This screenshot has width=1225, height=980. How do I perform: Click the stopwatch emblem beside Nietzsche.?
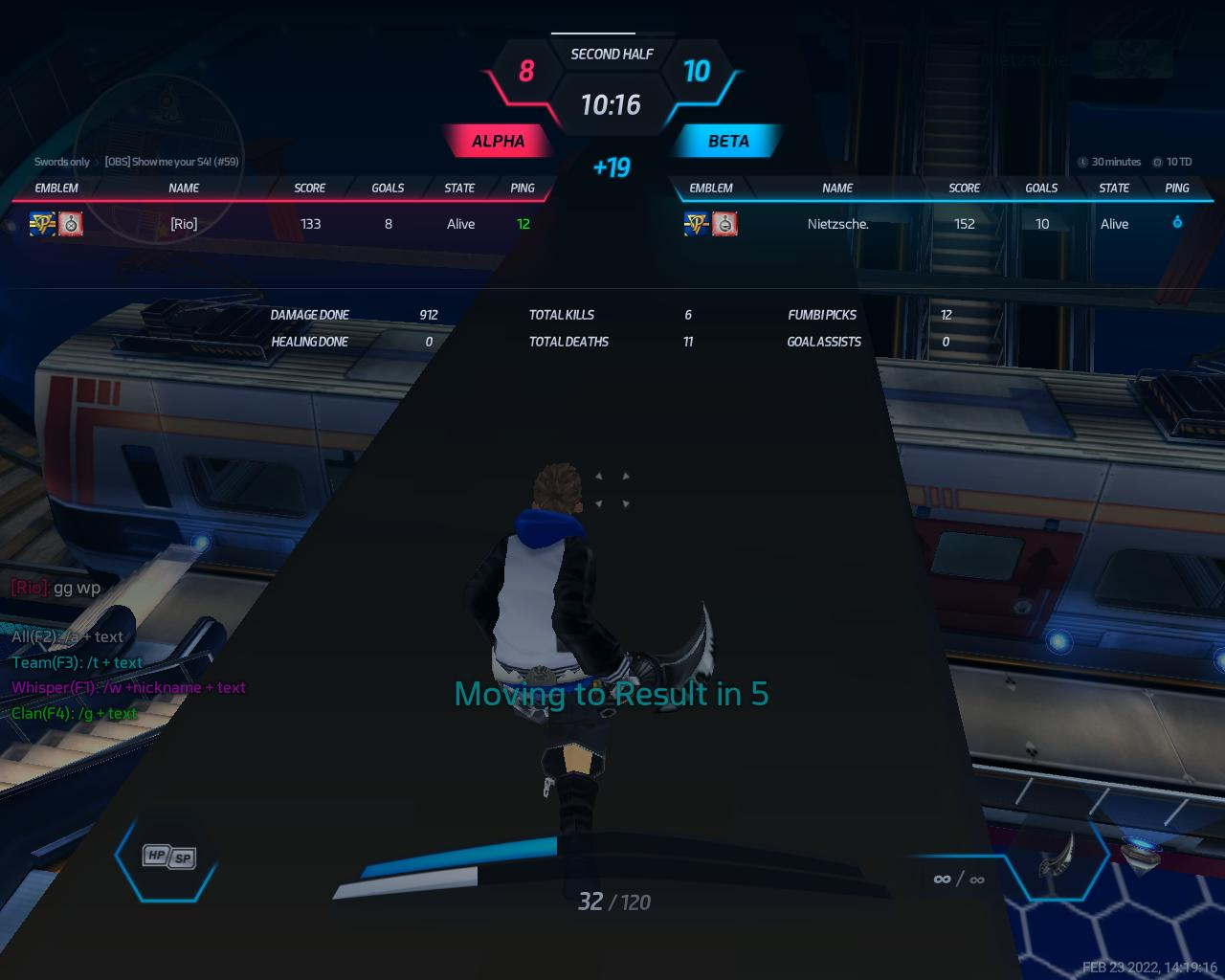click(x=724, y=224)
